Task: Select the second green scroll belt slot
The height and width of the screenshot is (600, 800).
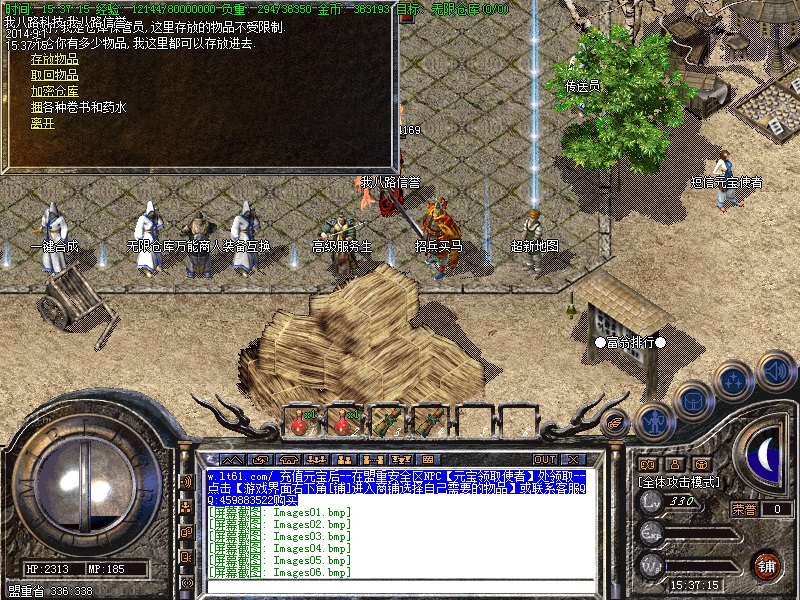Action: point(431,420)
